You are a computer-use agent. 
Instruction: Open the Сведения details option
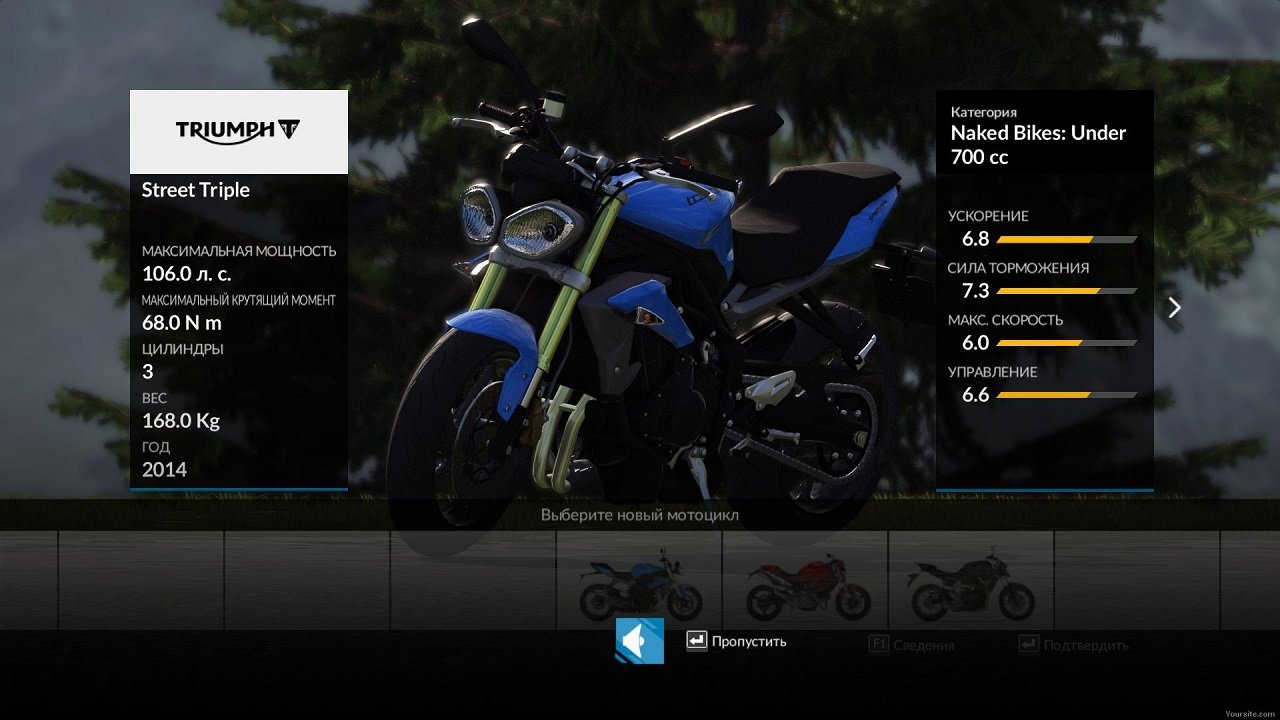click(912, 645)
